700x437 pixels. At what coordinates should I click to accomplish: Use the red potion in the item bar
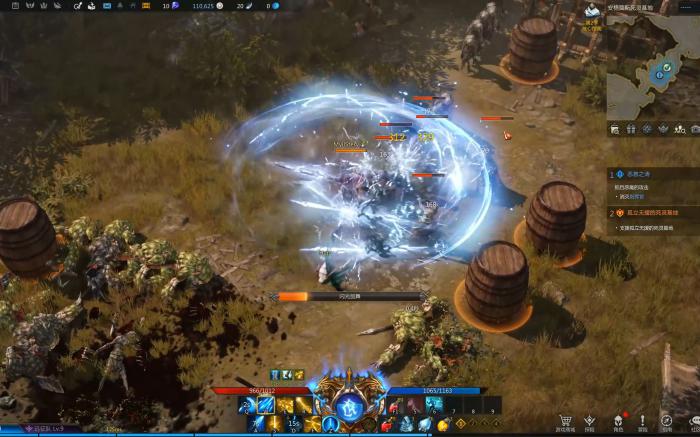pos(396,405)
